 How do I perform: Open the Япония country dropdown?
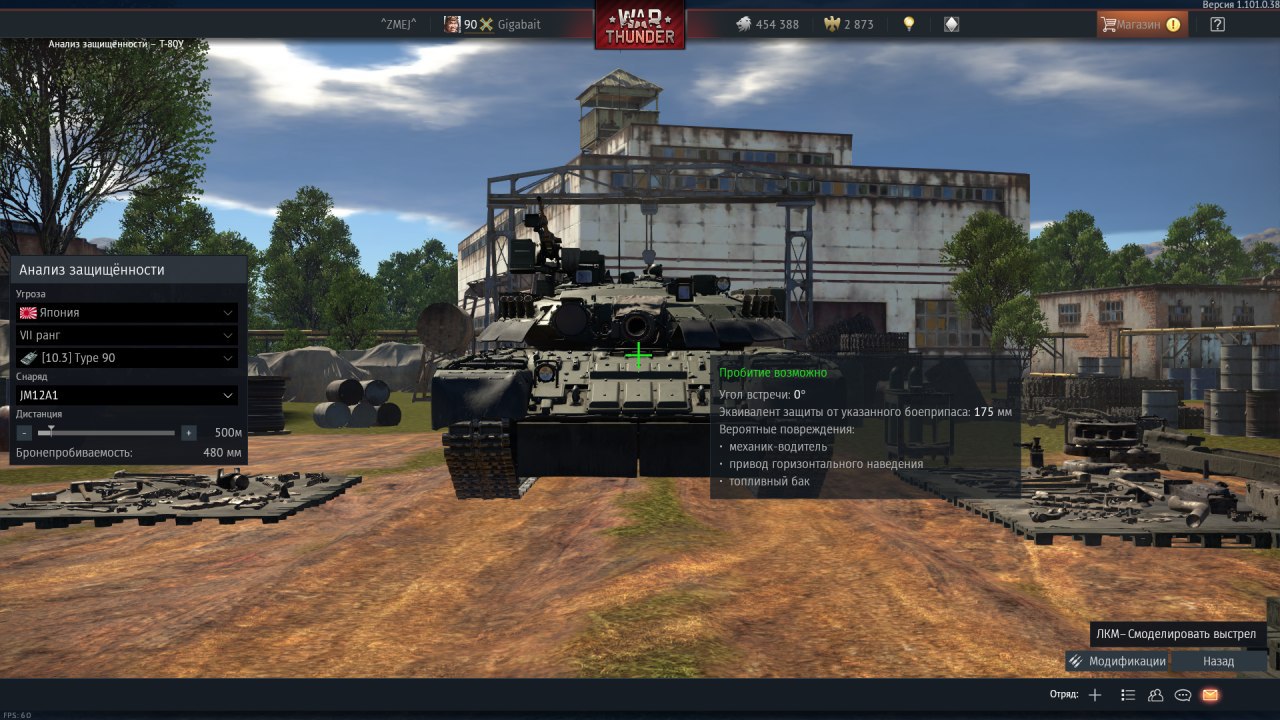(x=127, y=312)
